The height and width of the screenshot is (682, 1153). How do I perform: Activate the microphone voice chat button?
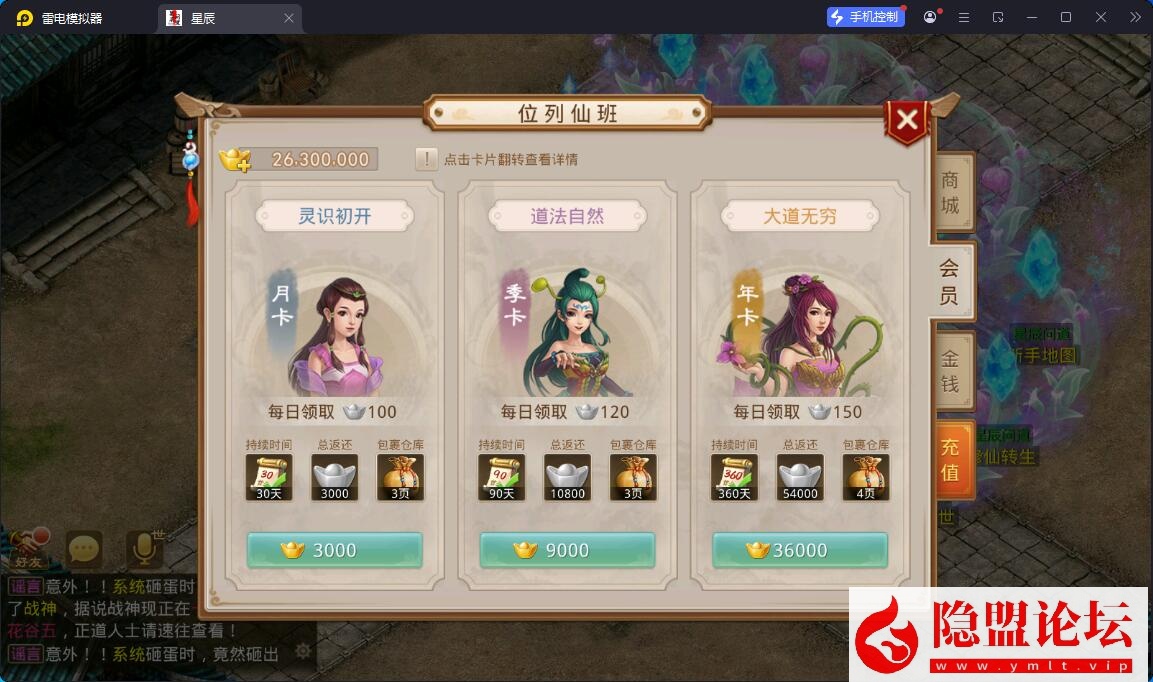point(144,548)
